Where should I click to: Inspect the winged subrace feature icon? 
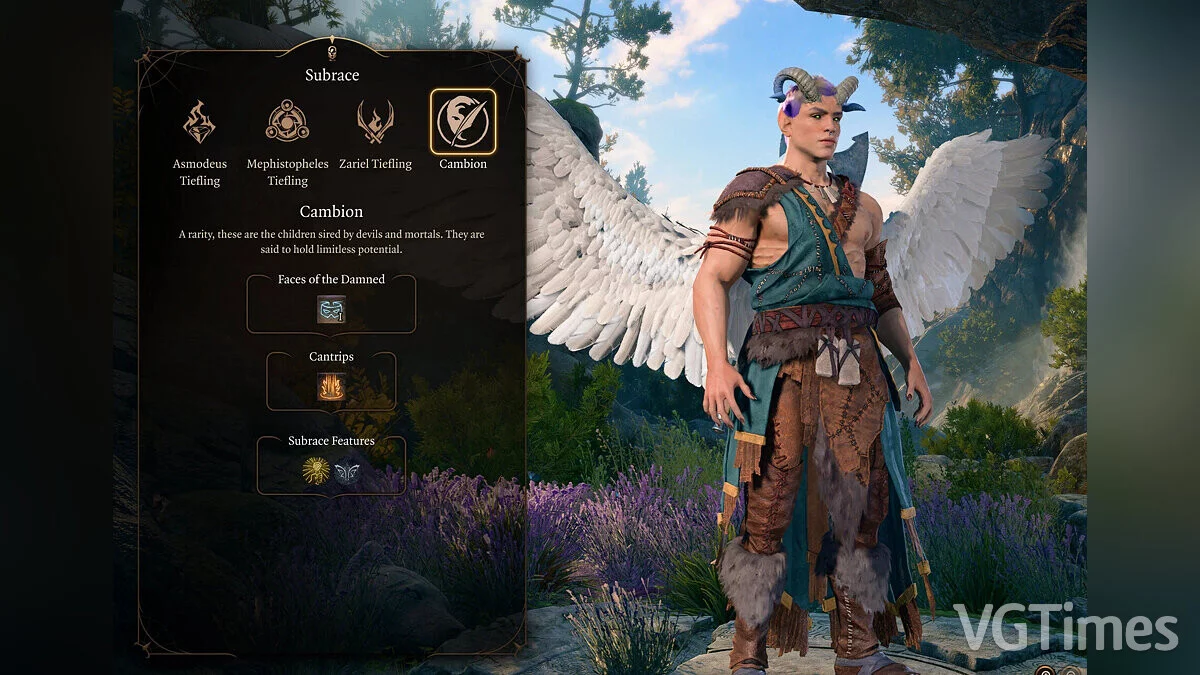tap(347, 471)
